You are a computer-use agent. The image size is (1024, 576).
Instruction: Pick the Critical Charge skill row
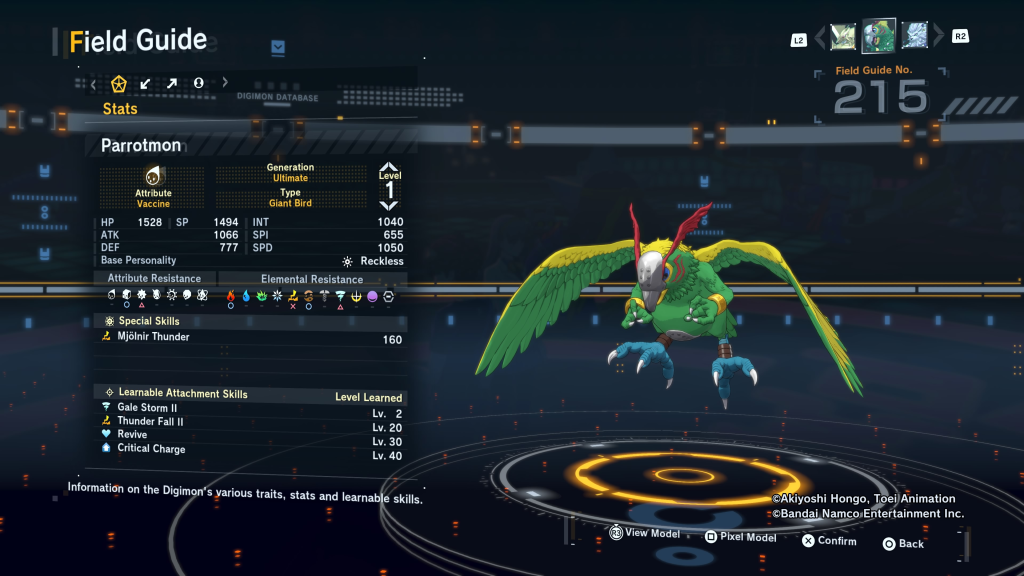(252, 449)
